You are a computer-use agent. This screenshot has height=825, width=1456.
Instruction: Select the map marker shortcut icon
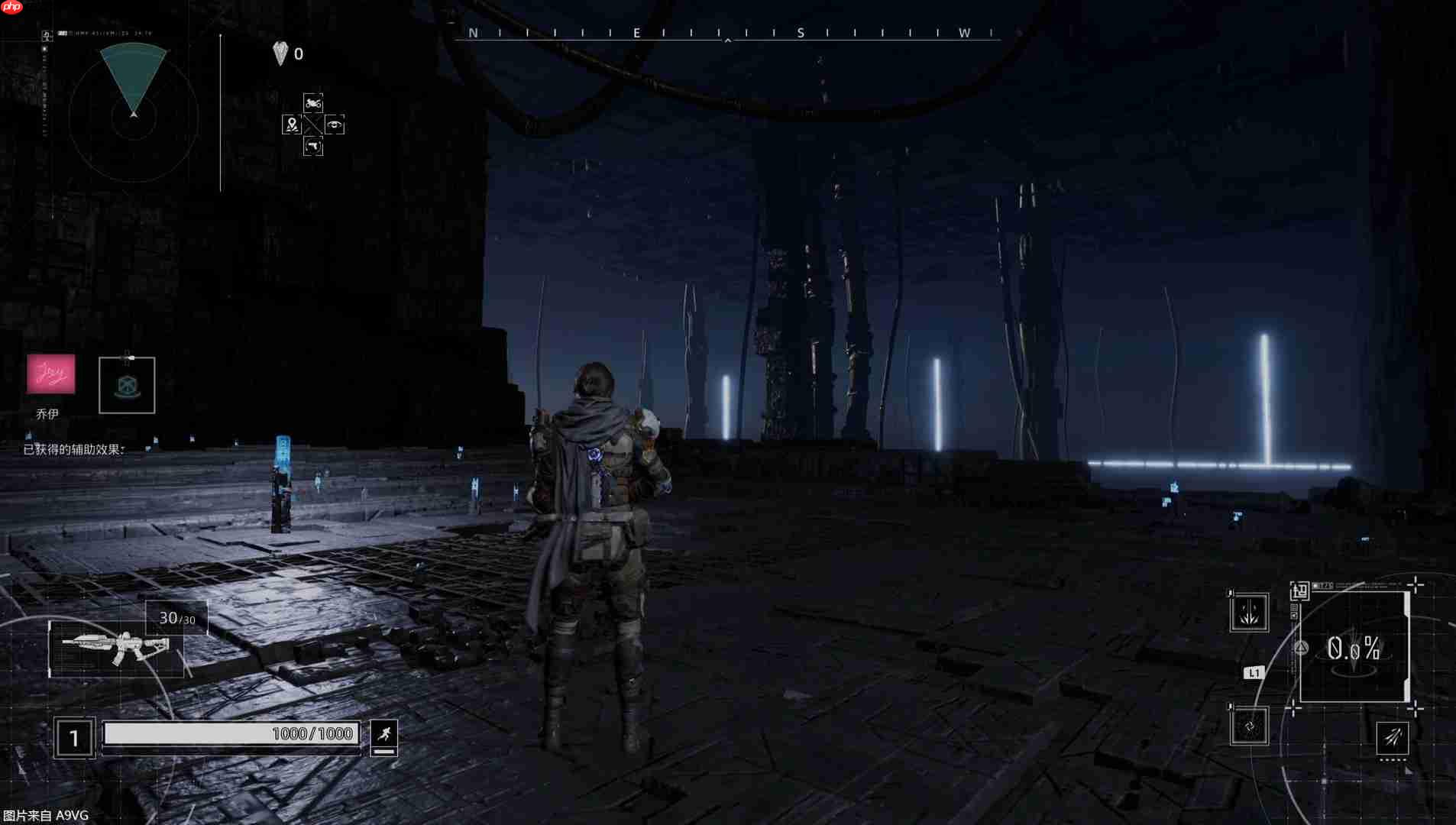point(291,125)
